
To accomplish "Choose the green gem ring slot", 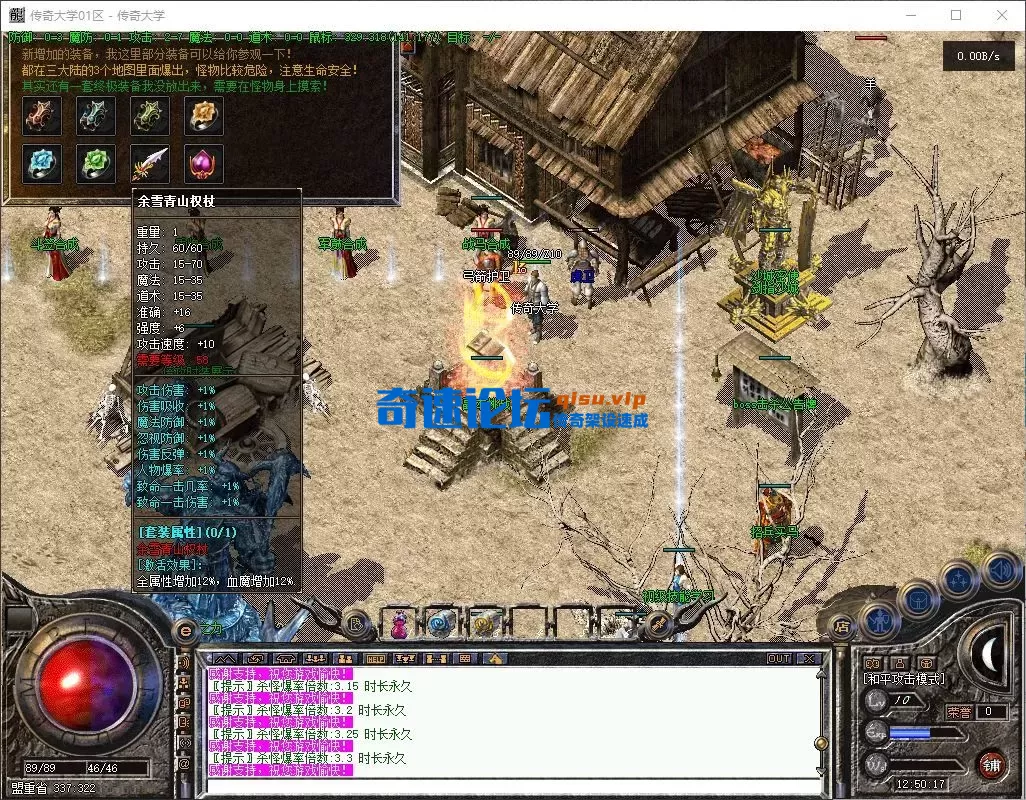I will click(97, 162).
